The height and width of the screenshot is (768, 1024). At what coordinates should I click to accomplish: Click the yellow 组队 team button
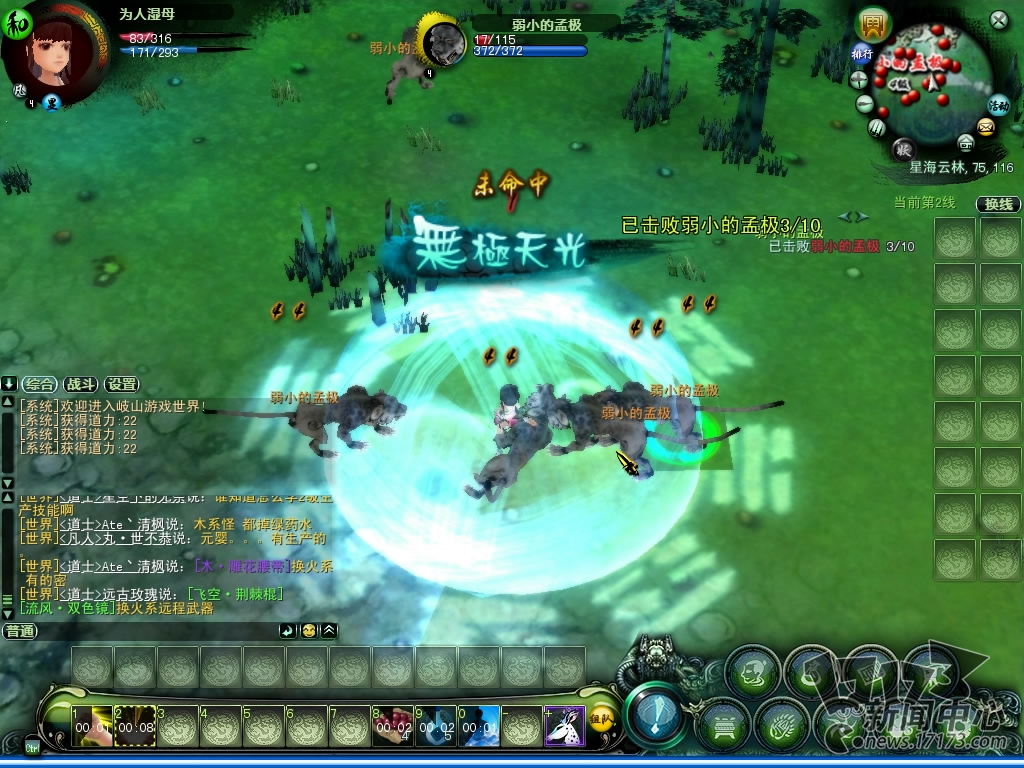click(x=601, y=718)
